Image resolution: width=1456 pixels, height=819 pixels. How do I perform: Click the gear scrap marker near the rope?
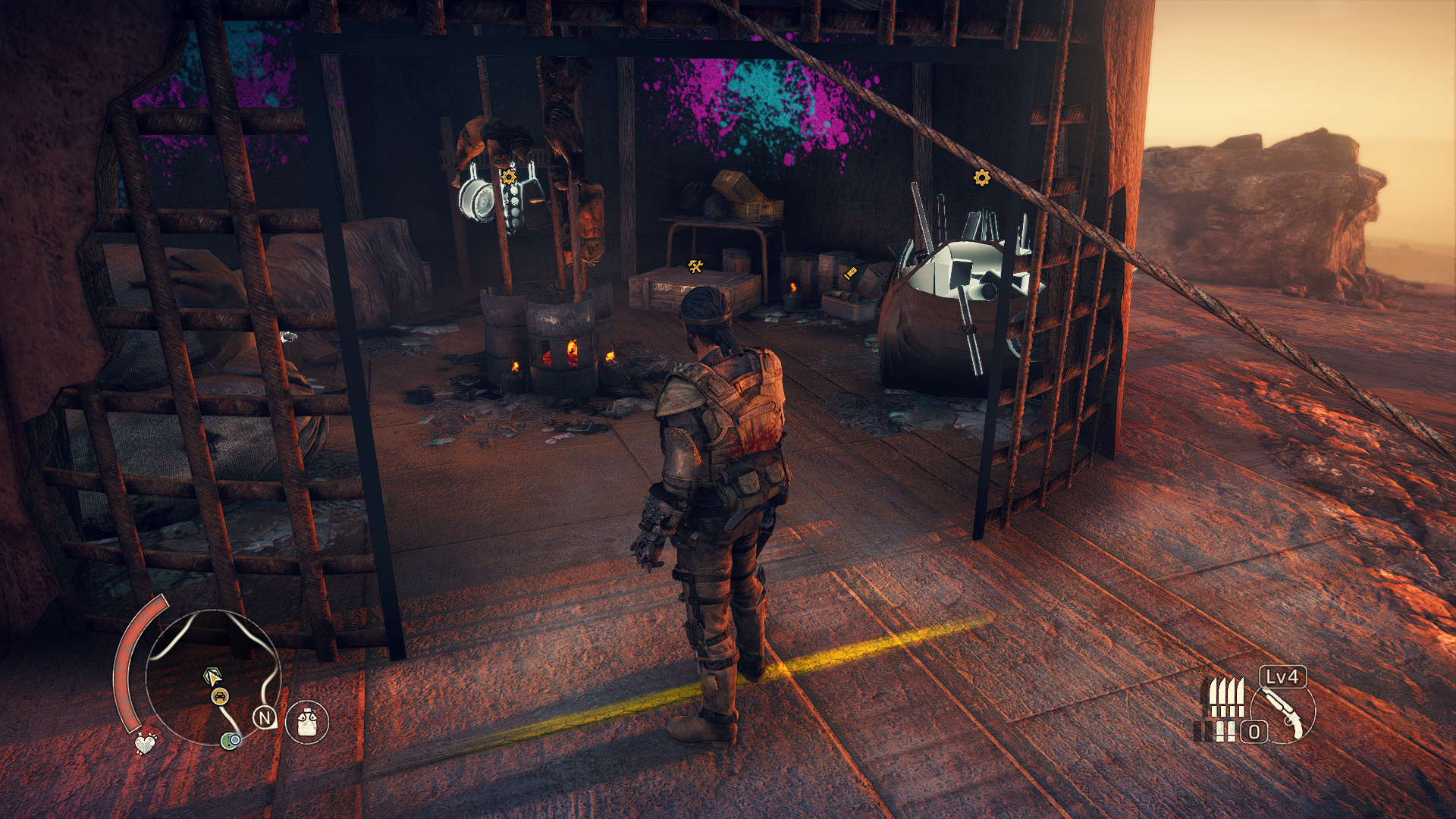click(x=981, y=178)
